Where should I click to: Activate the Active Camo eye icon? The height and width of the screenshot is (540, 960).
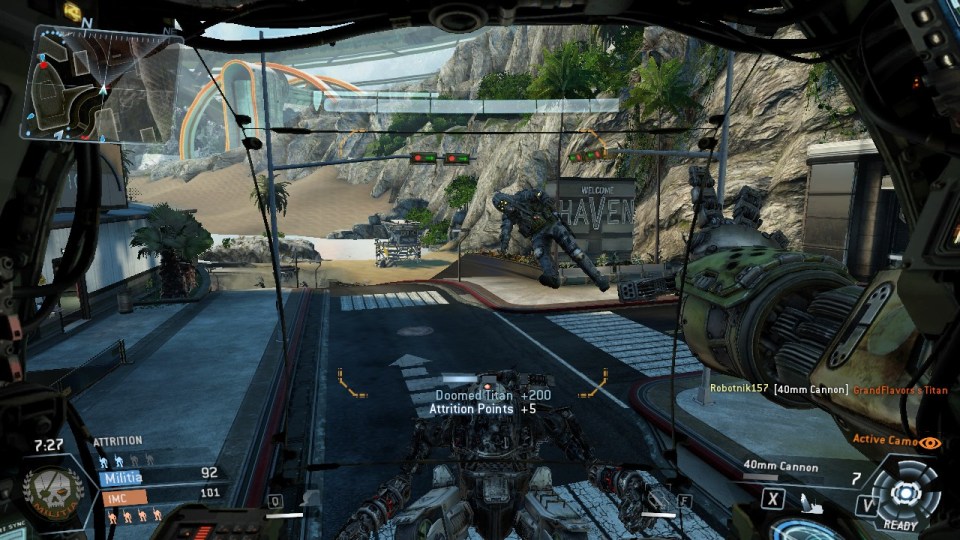click(x=931, y=441)
